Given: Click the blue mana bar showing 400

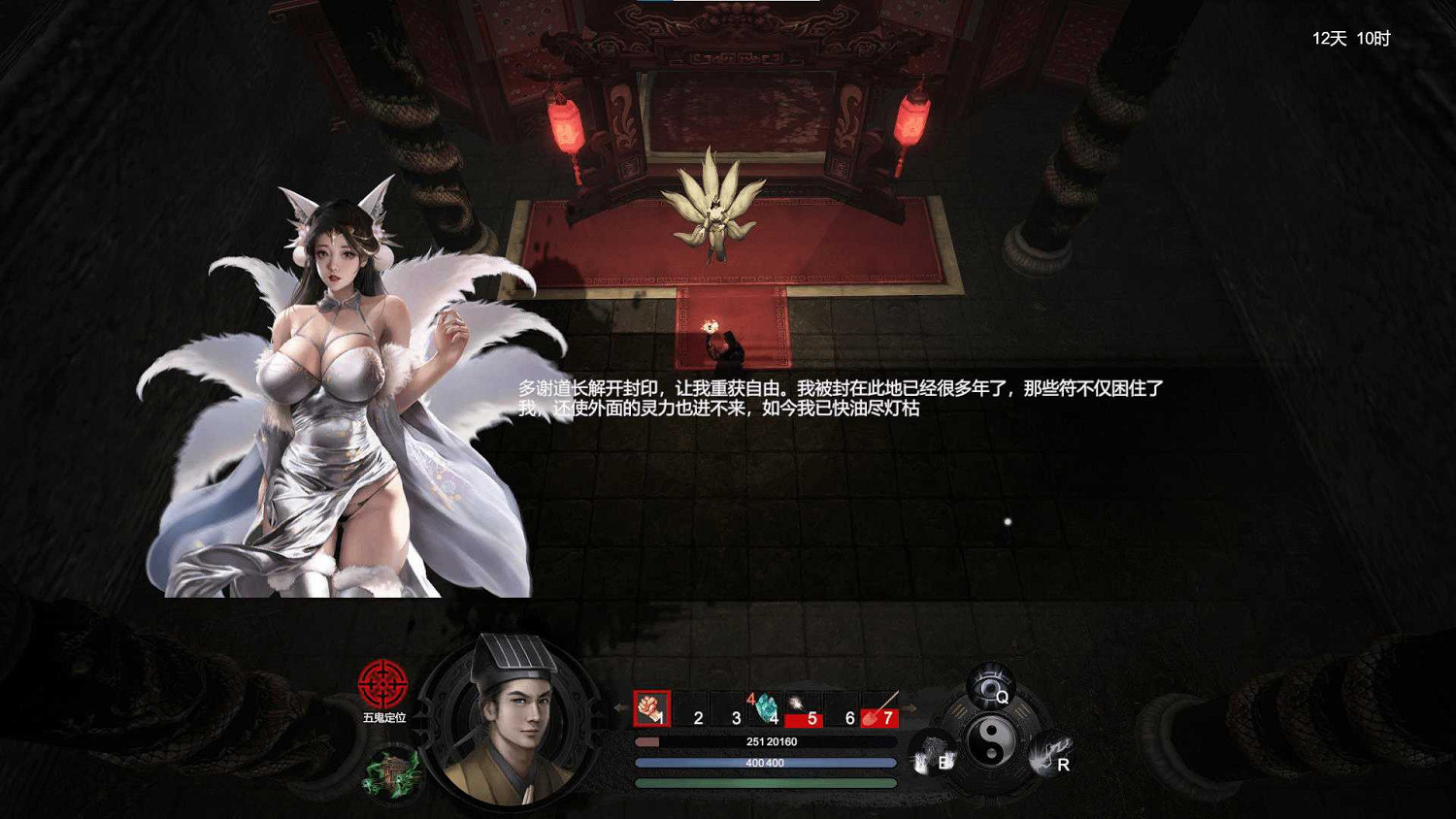Looking at the screenshot, I should (765, 762).
